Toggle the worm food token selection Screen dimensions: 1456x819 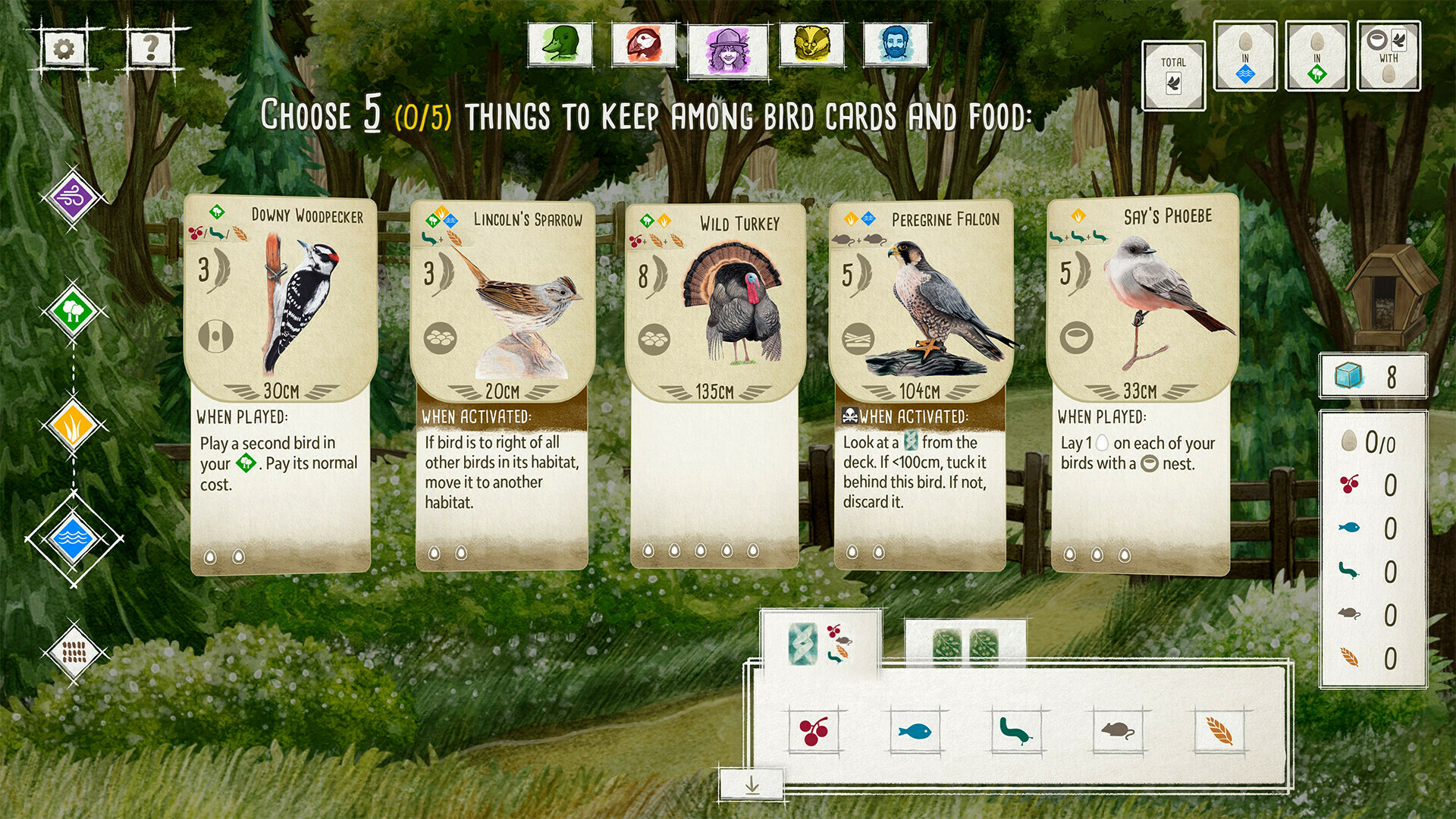click(1018, 731)
